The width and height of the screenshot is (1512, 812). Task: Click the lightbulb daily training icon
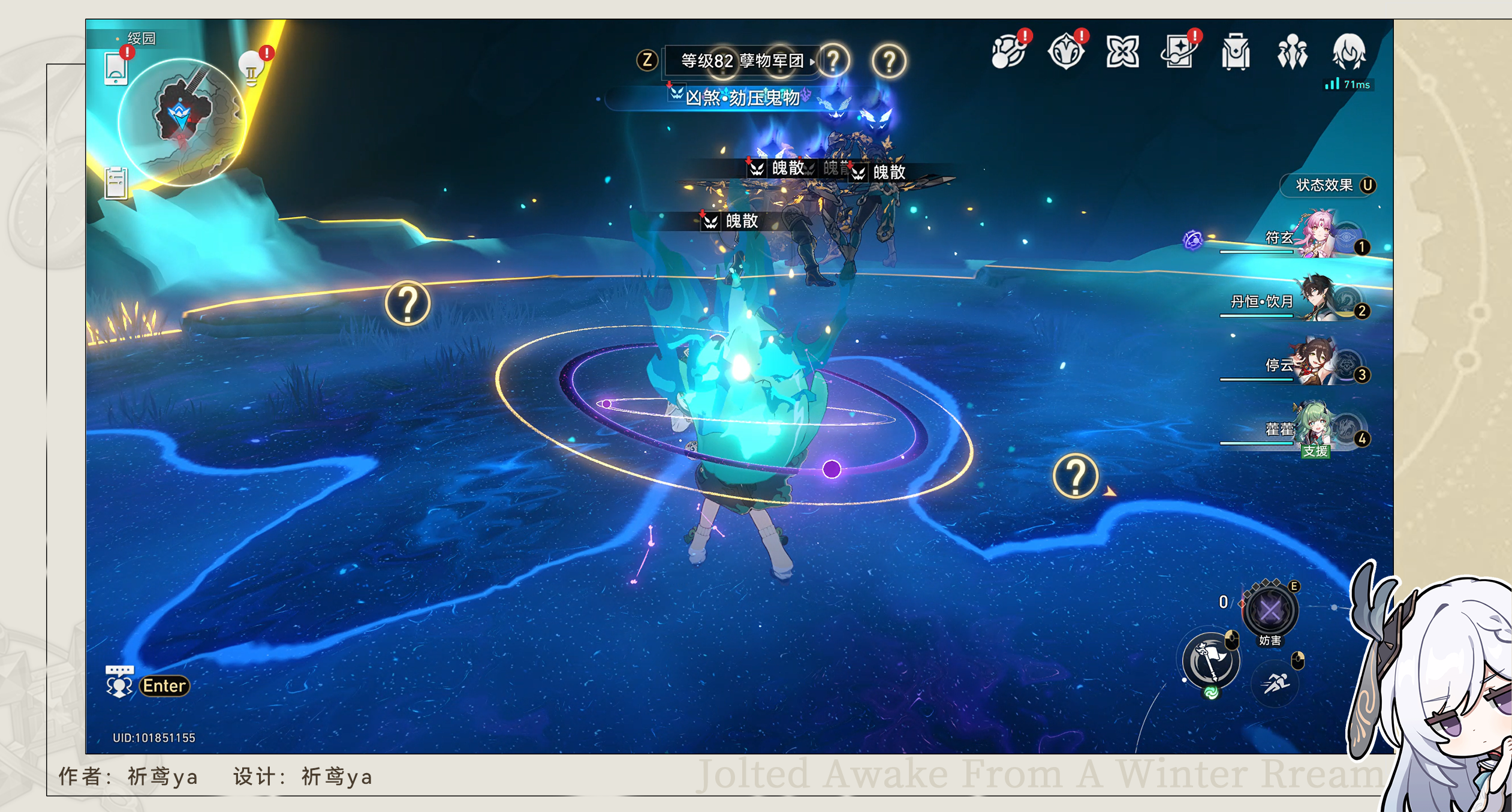coord(252,66)
